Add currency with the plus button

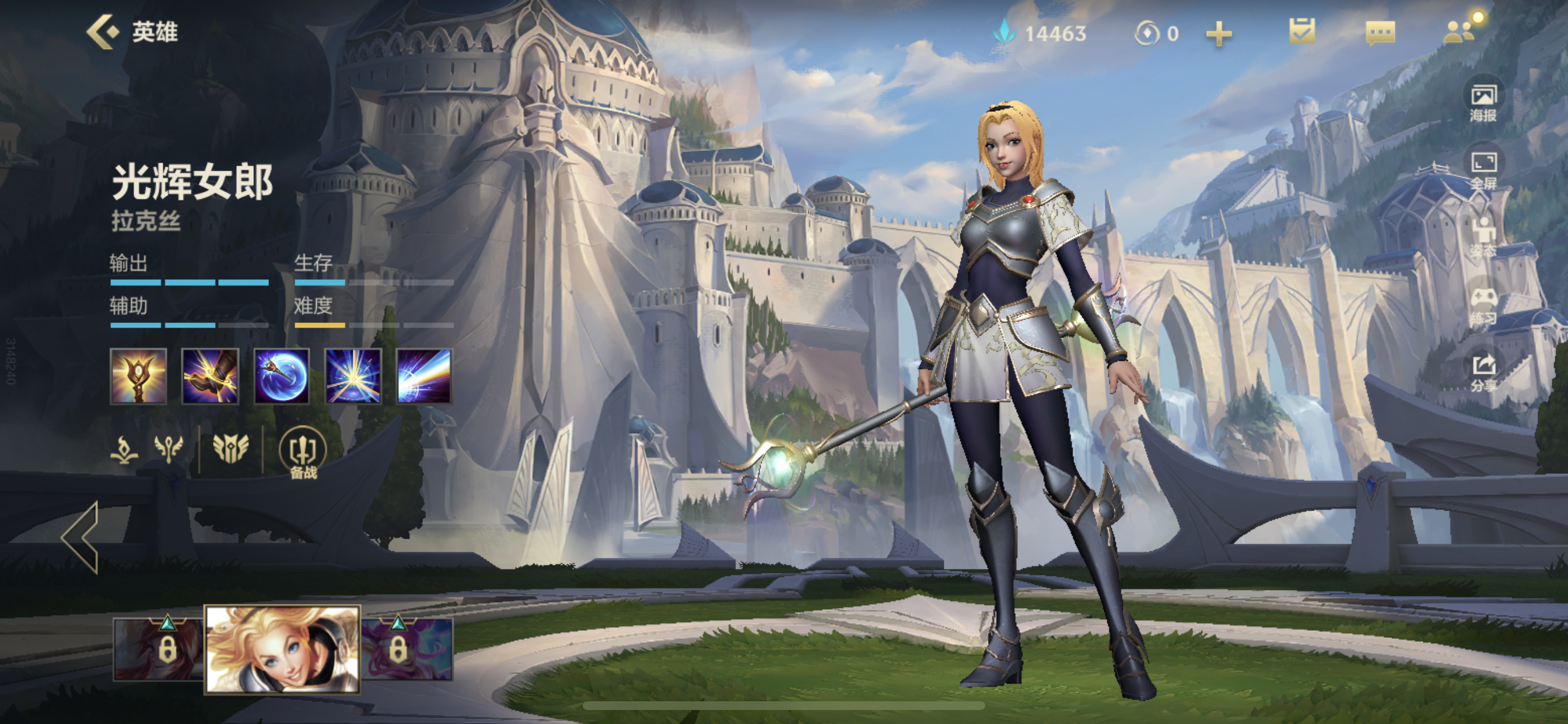pyautogui.click(x=1219, y=33)
